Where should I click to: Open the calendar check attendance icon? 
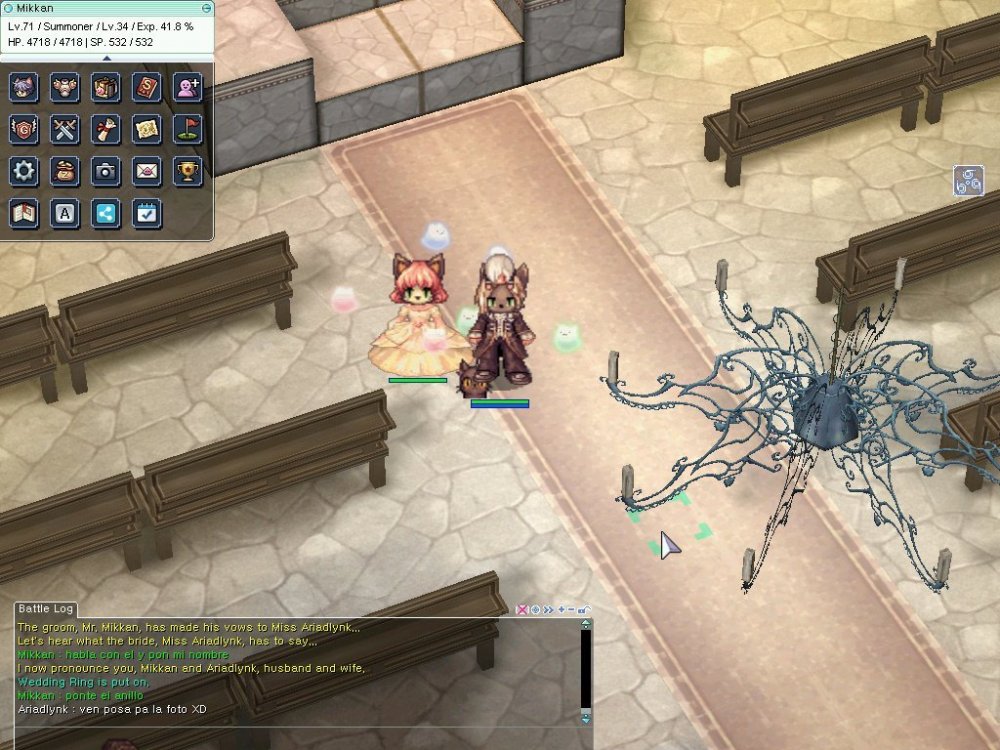pyautogui.click(x=146, y=213)
